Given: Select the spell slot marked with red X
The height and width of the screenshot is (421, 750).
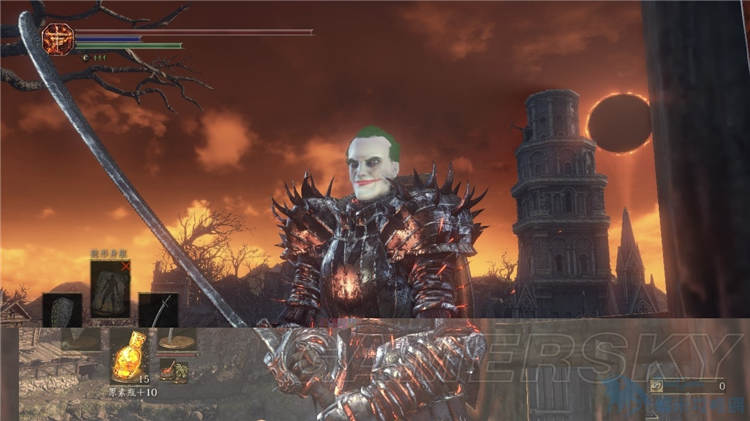Looking at the screenshot, I should pos(111,289).
